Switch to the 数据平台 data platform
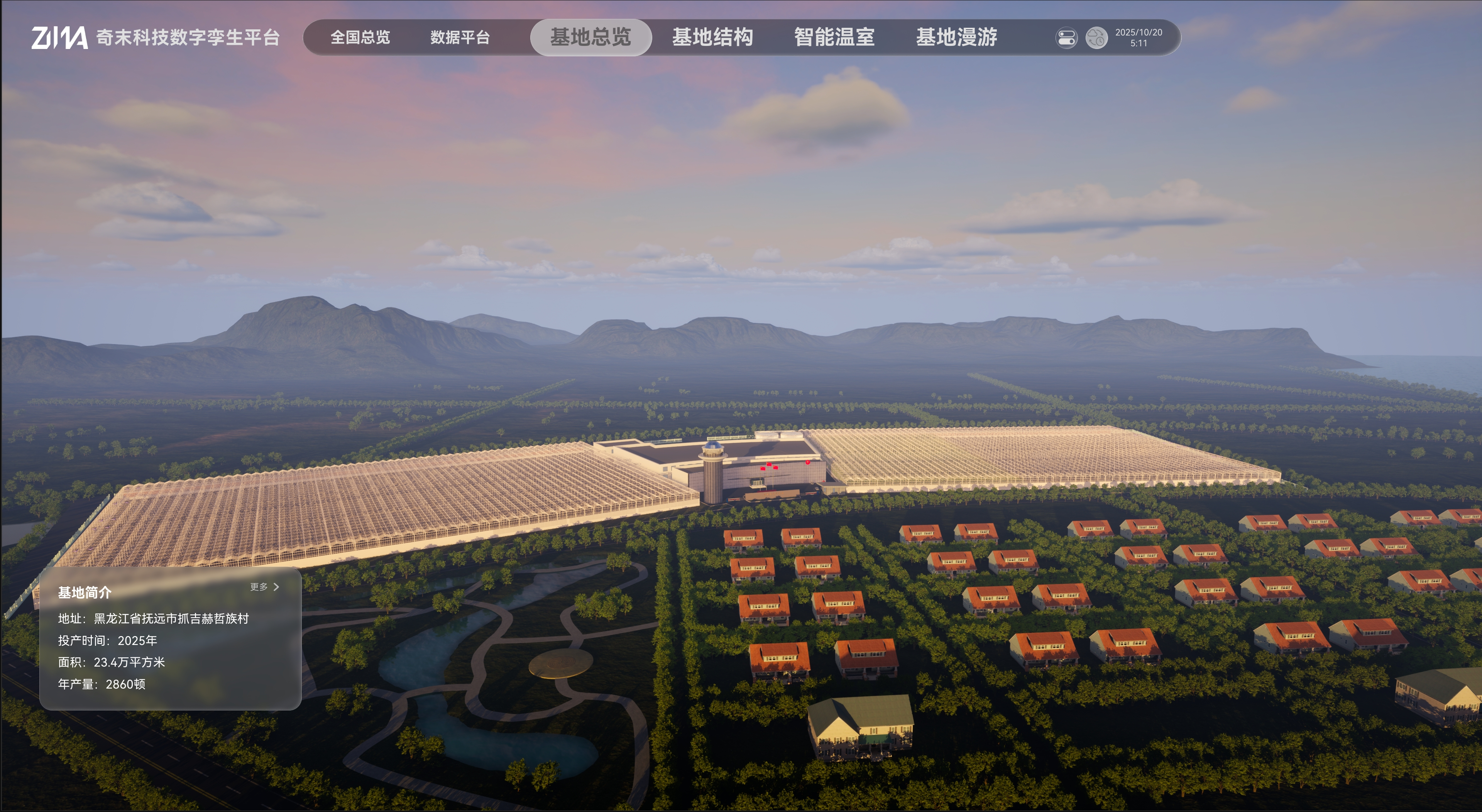 pos(460,38)
